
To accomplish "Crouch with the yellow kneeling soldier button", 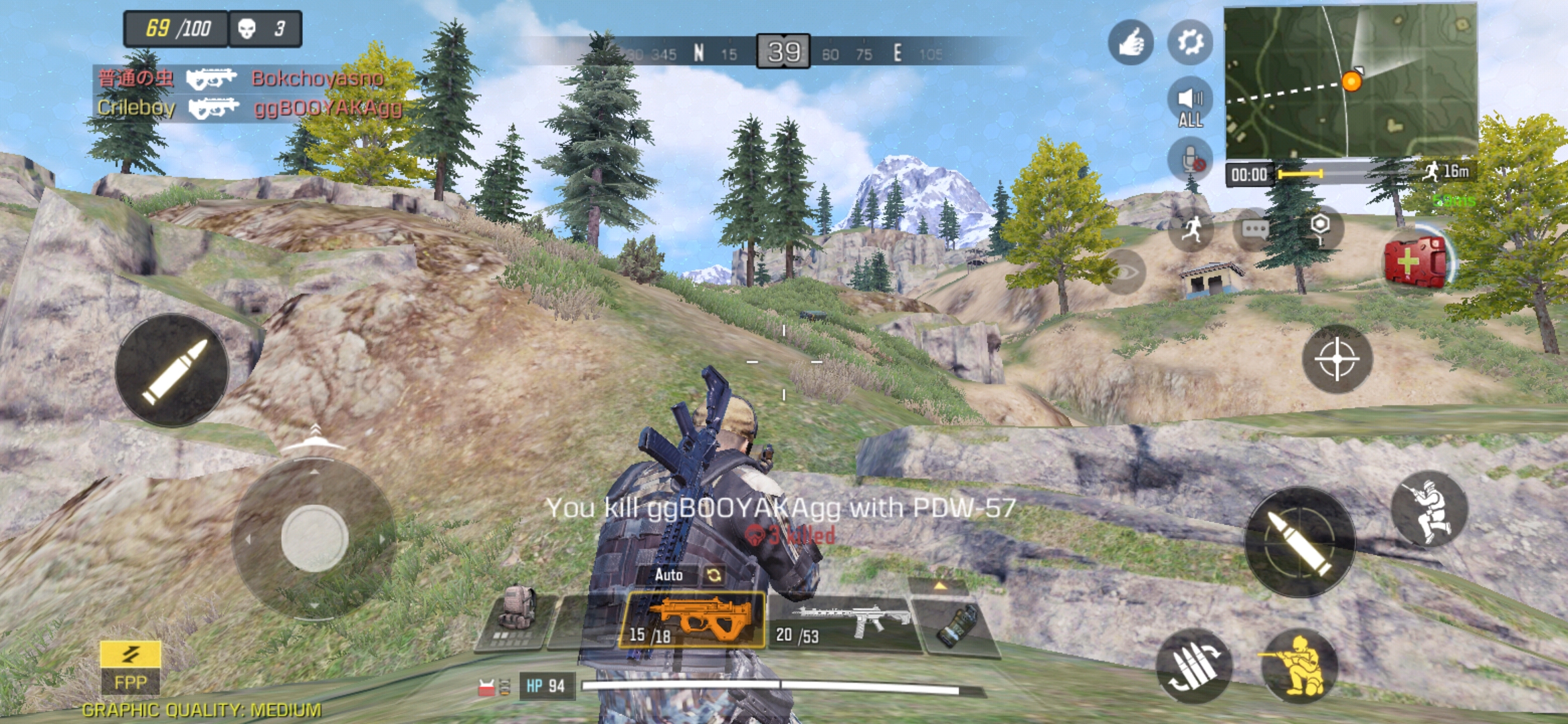I will tap(1299, 666).
